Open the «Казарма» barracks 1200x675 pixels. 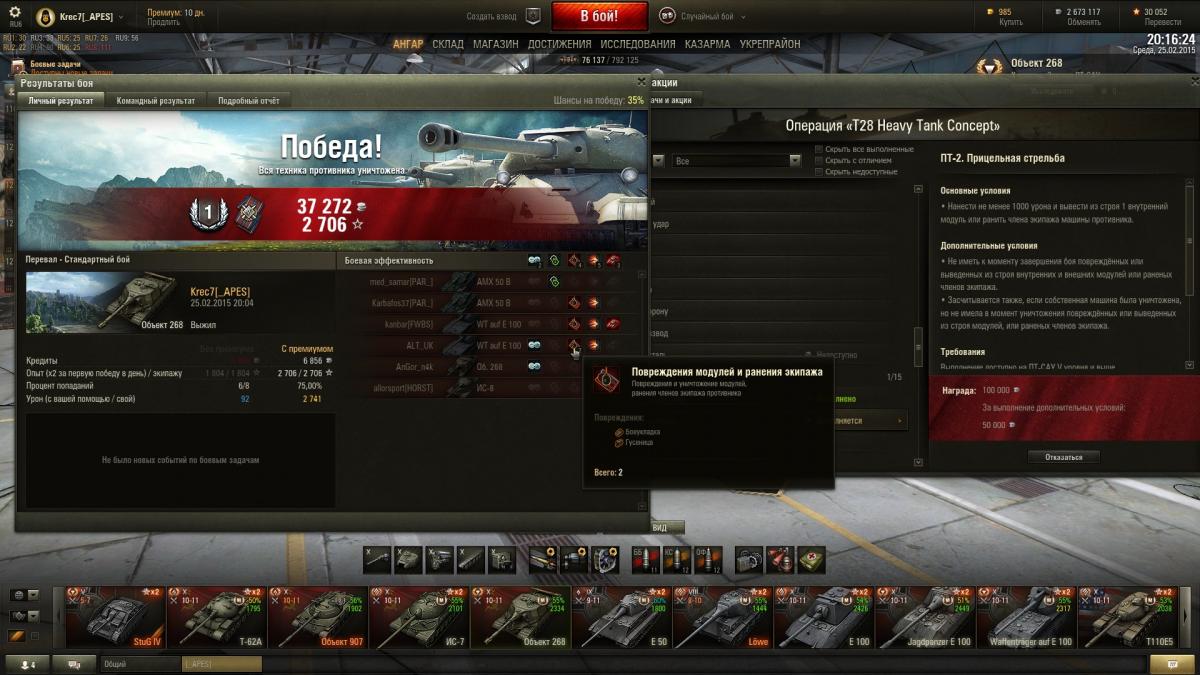pos(707,44)
